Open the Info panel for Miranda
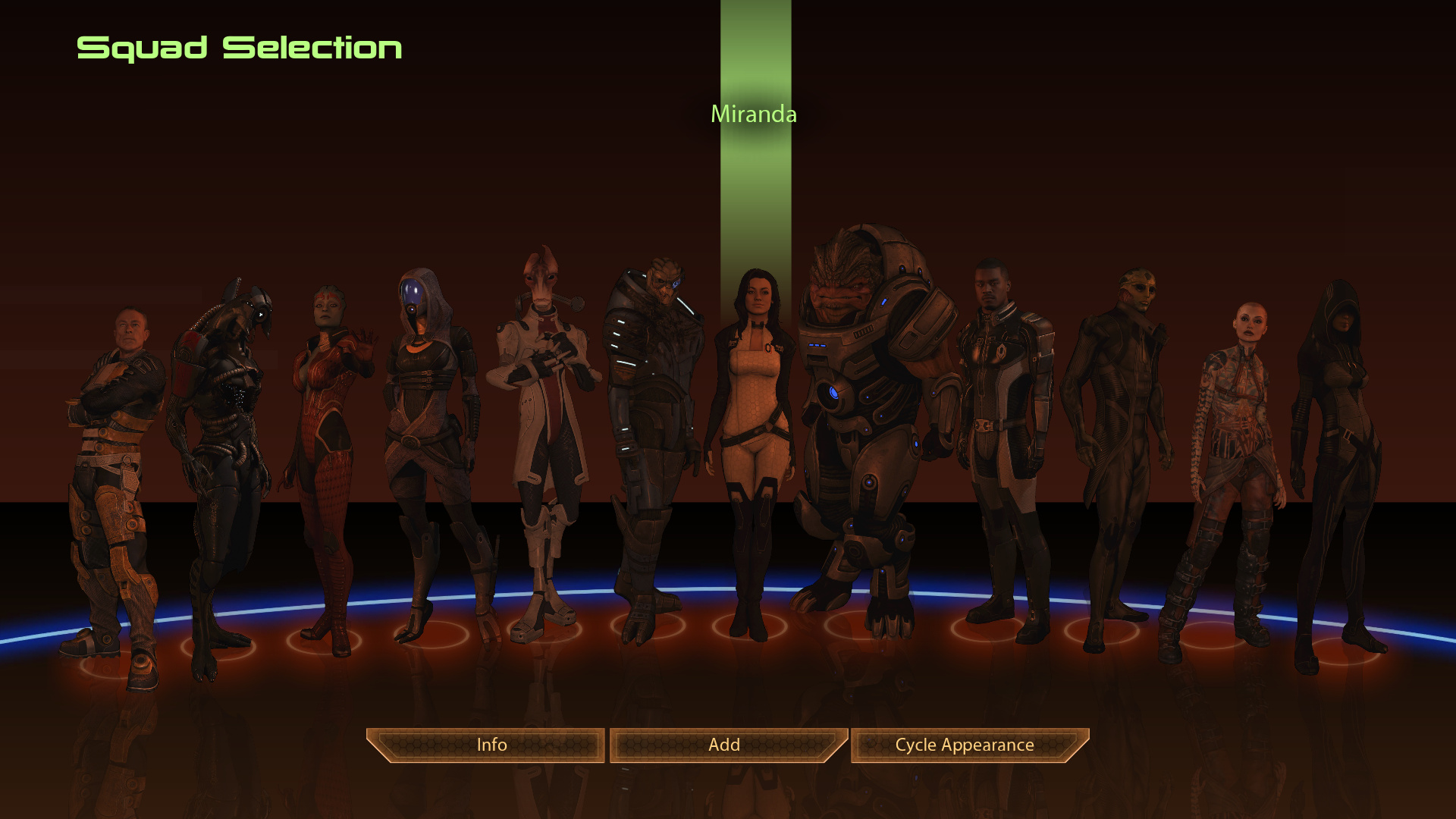The image size is (1456, 819). pyautogui.click(x=491, y=745)
